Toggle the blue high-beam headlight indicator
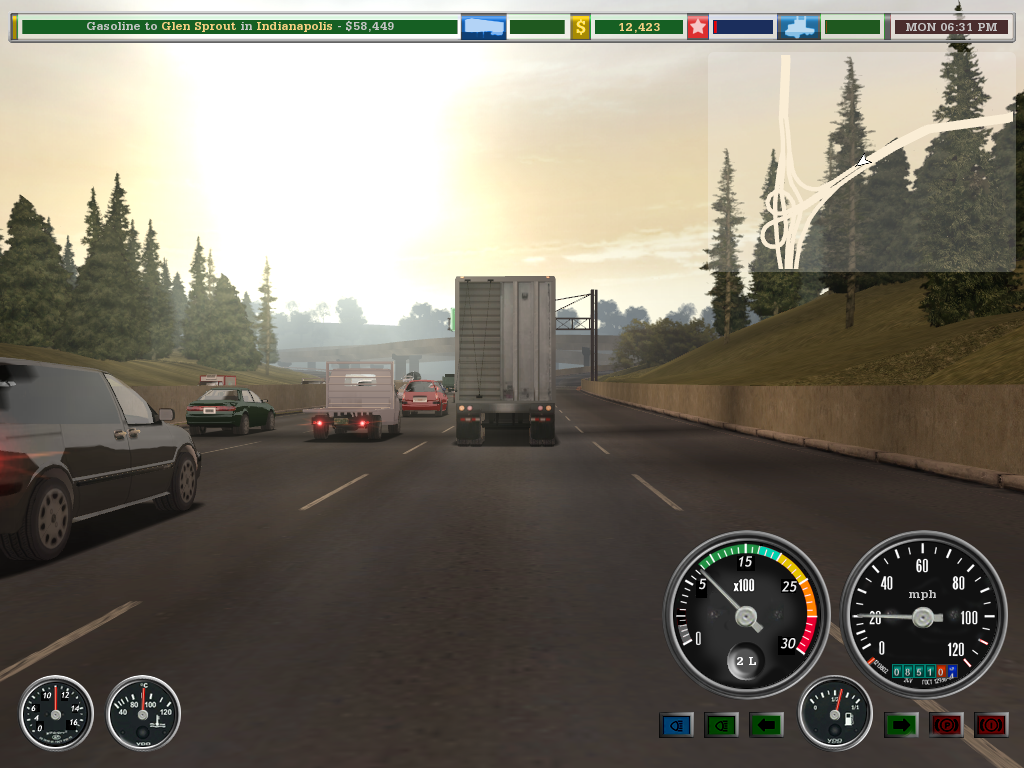 676,725
